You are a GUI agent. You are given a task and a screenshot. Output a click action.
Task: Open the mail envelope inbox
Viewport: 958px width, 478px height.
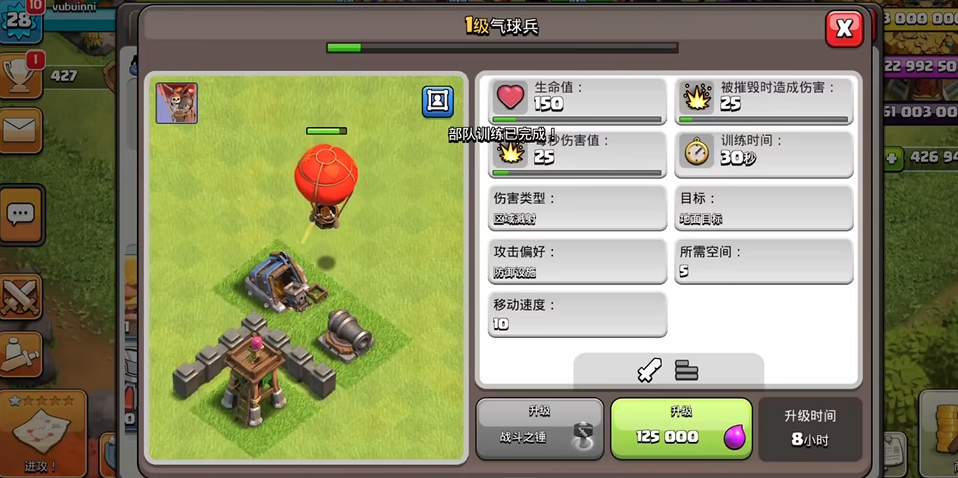pos(20,129)
